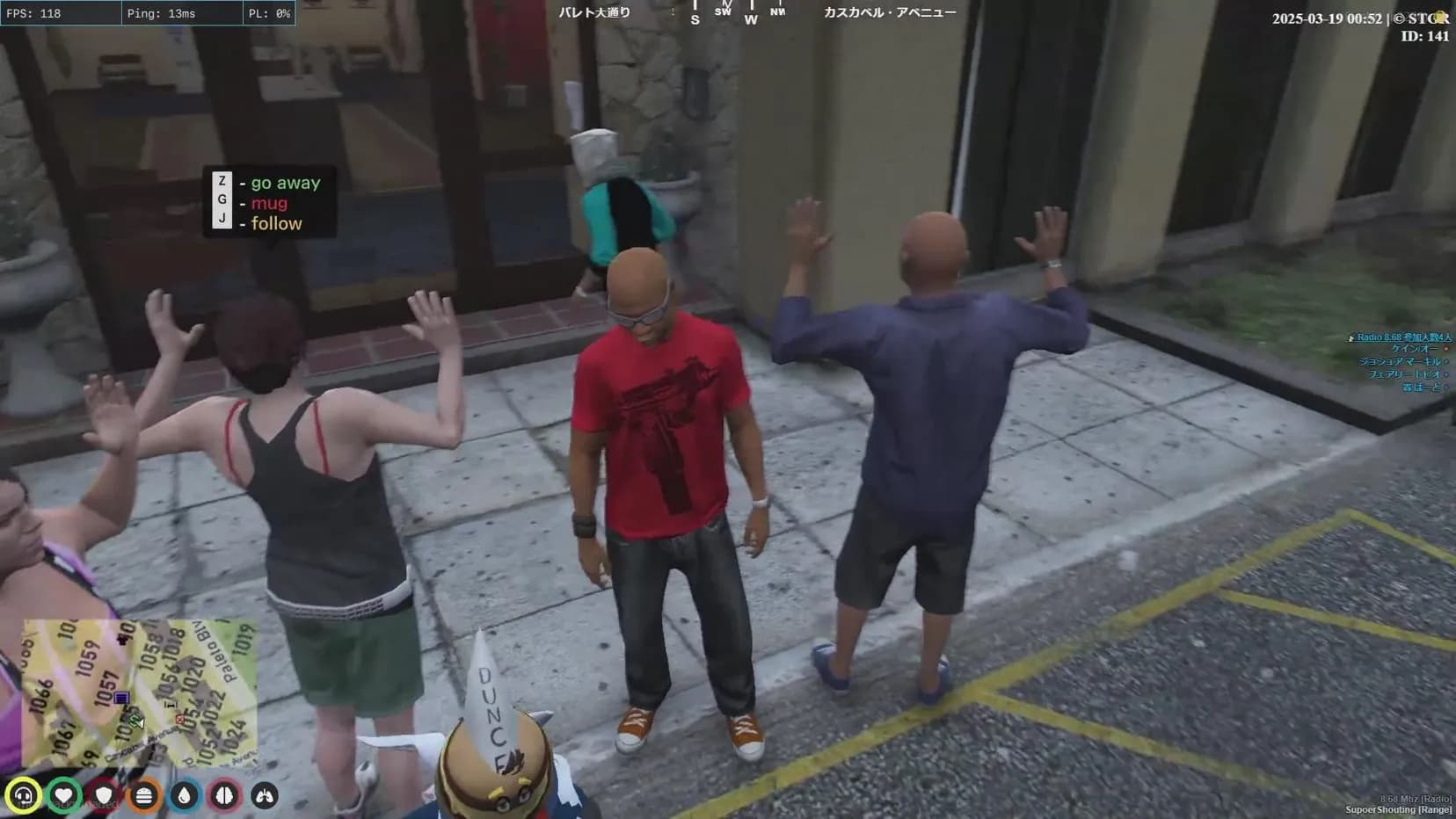Choose the "go away" interaction option
This screenshot has height=819, width=1456.
285,183
